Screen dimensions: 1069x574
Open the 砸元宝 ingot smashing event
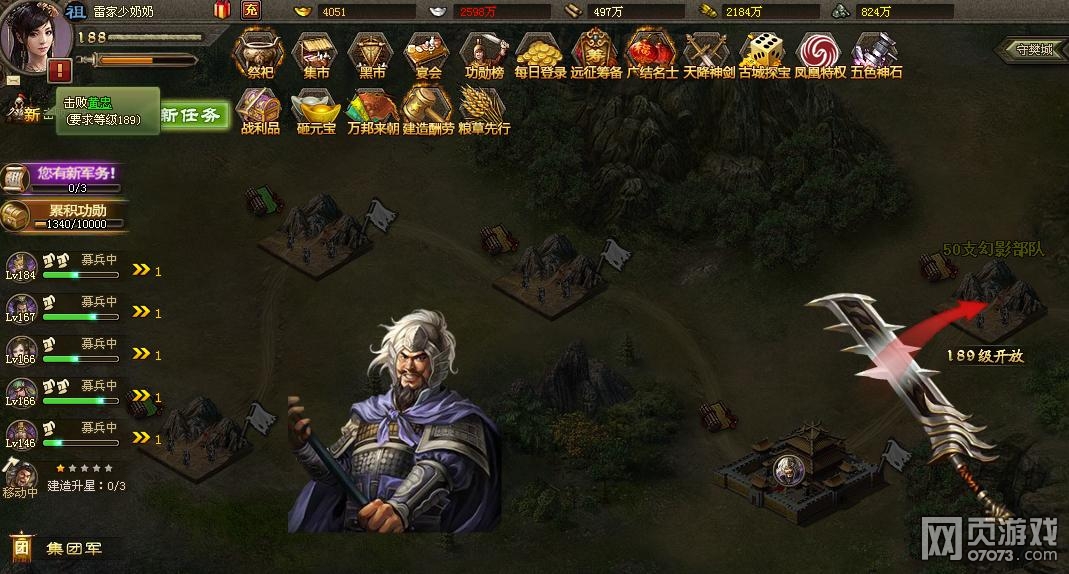[316, 109]
